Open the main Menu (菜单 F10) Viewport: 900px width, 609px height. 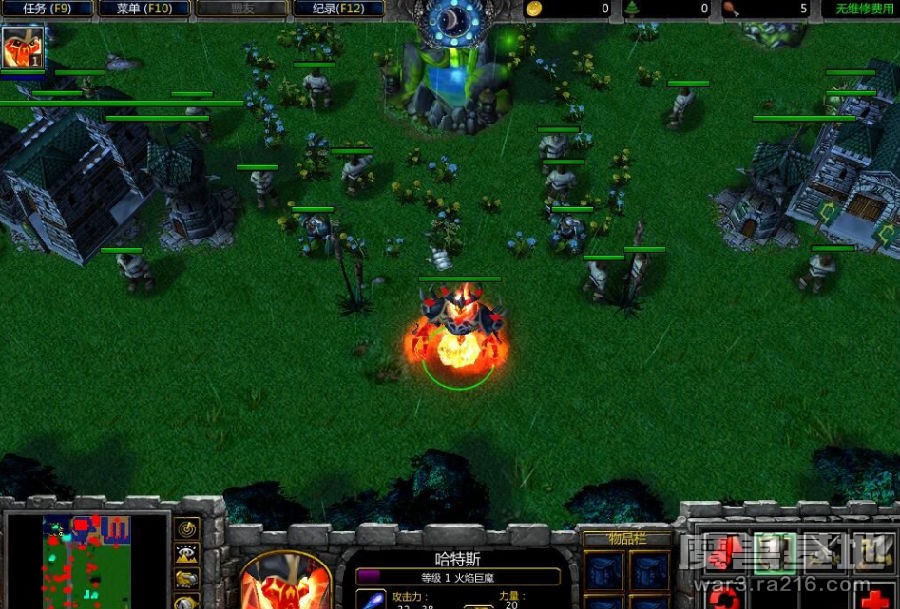pyautogui.click(x=145, y=9)
